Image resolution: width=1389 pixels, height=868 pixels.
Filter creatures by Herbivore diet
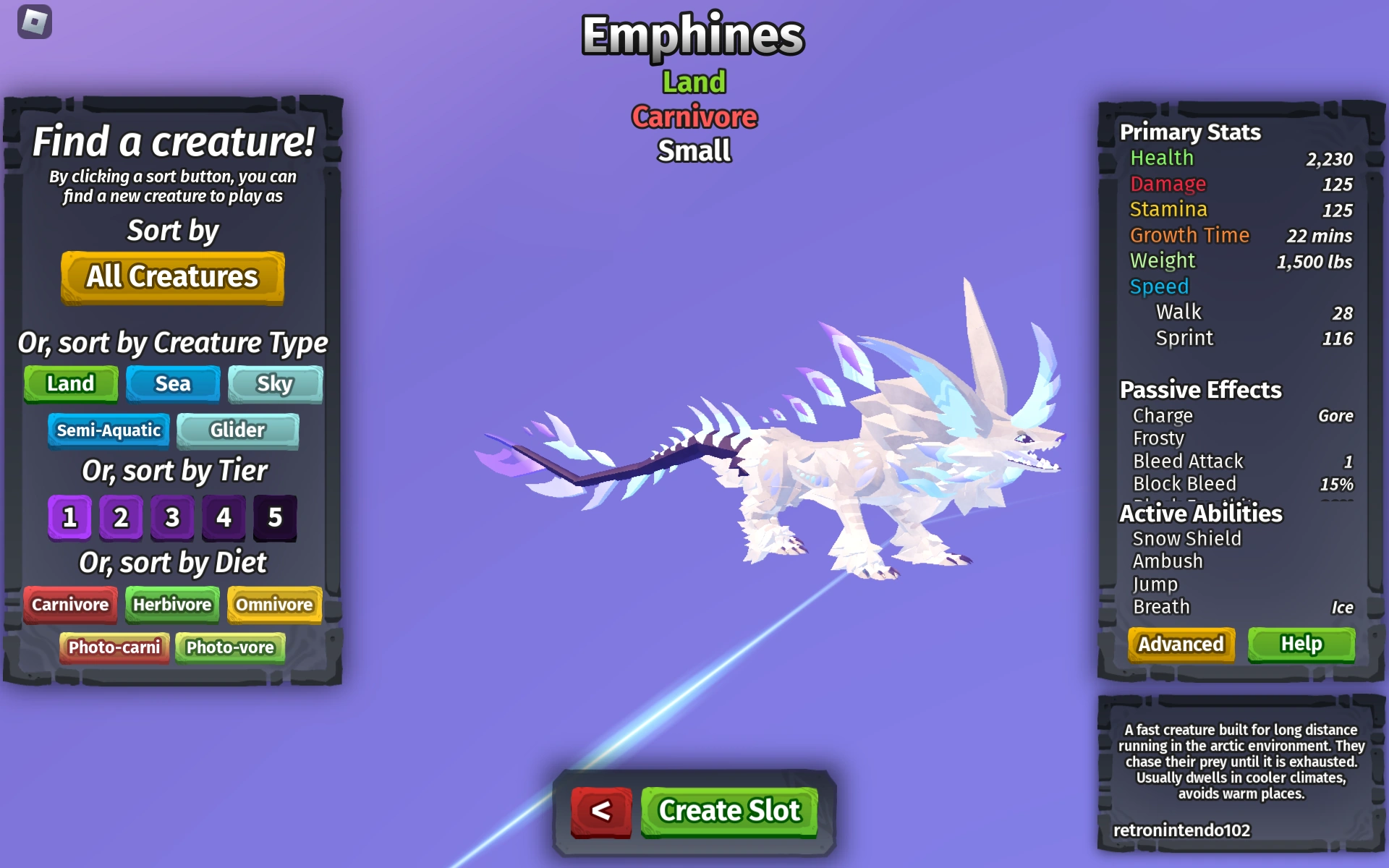tap(172, 605)
